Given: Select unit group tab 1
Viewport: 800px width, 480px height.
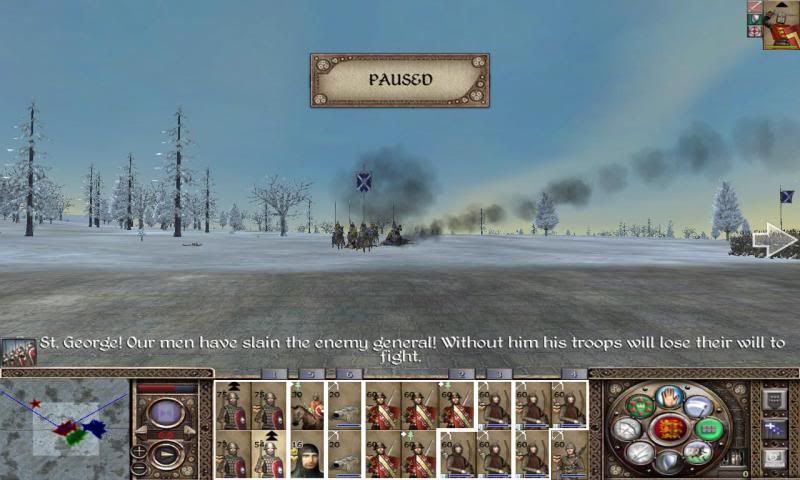Looking at the screenshot, I should (272, 374).
